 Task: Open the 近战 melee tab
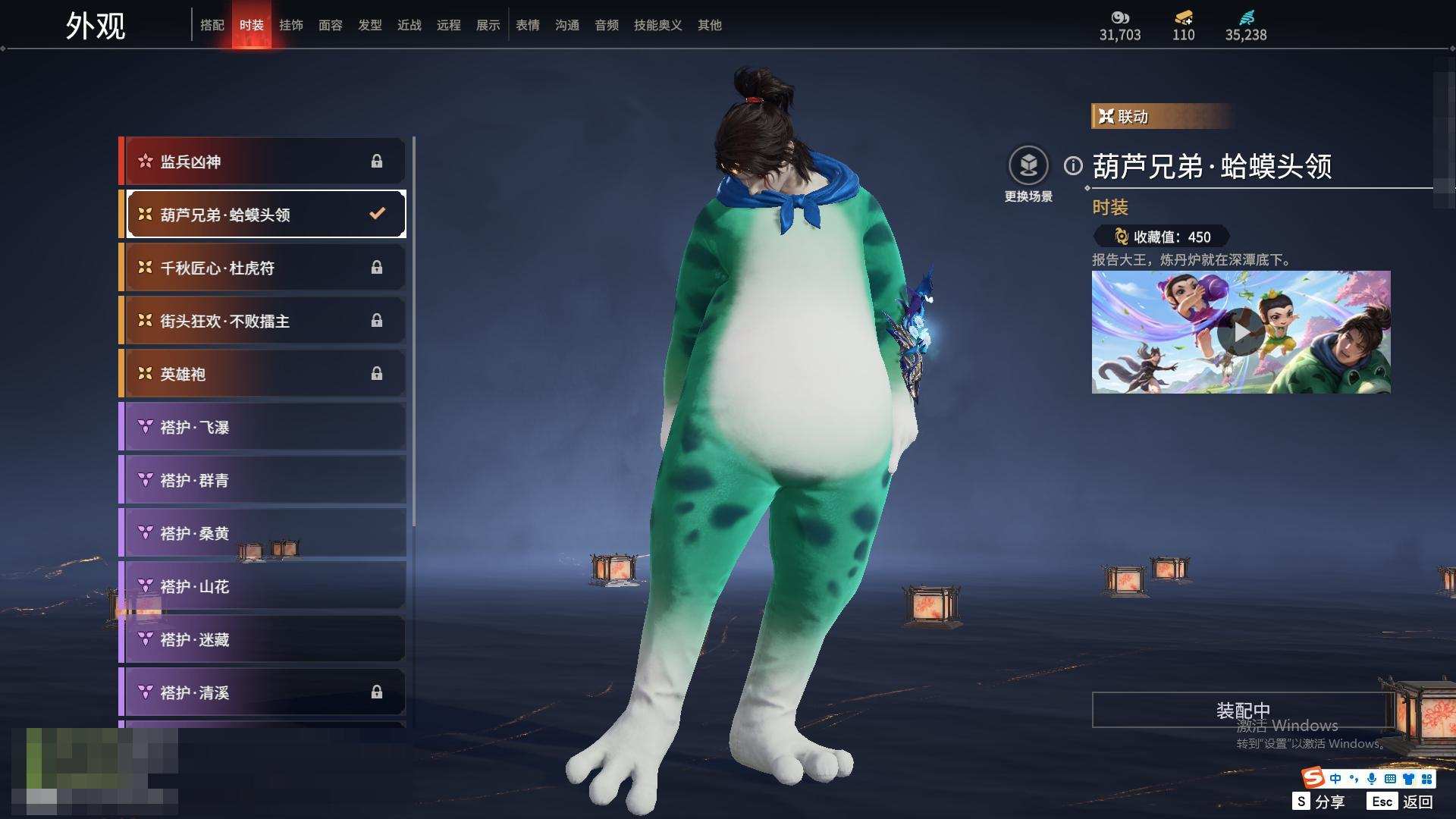[409, 26]
